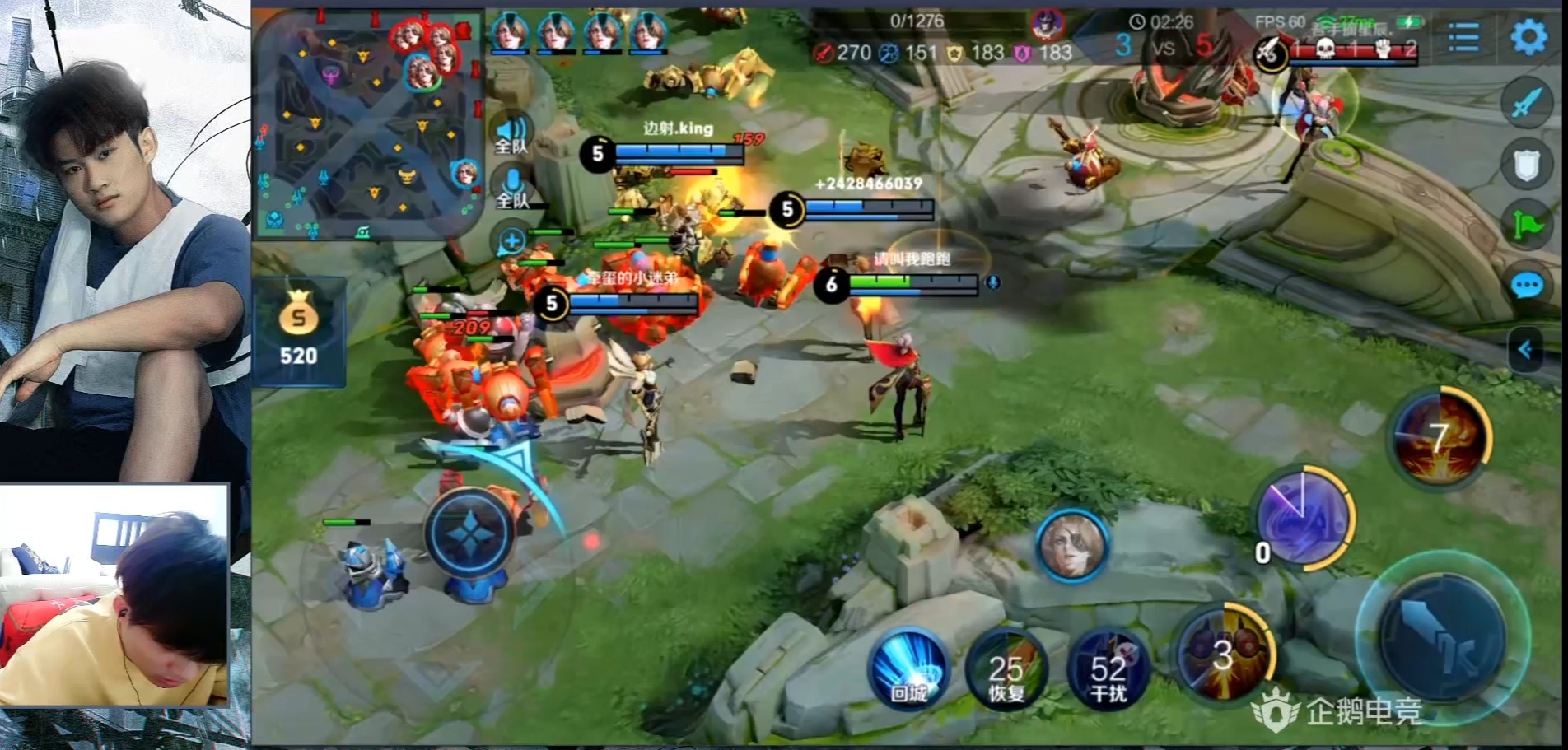Toggle the 全队 microphone button
This screenshot has height=750, width=1568.
511,188
